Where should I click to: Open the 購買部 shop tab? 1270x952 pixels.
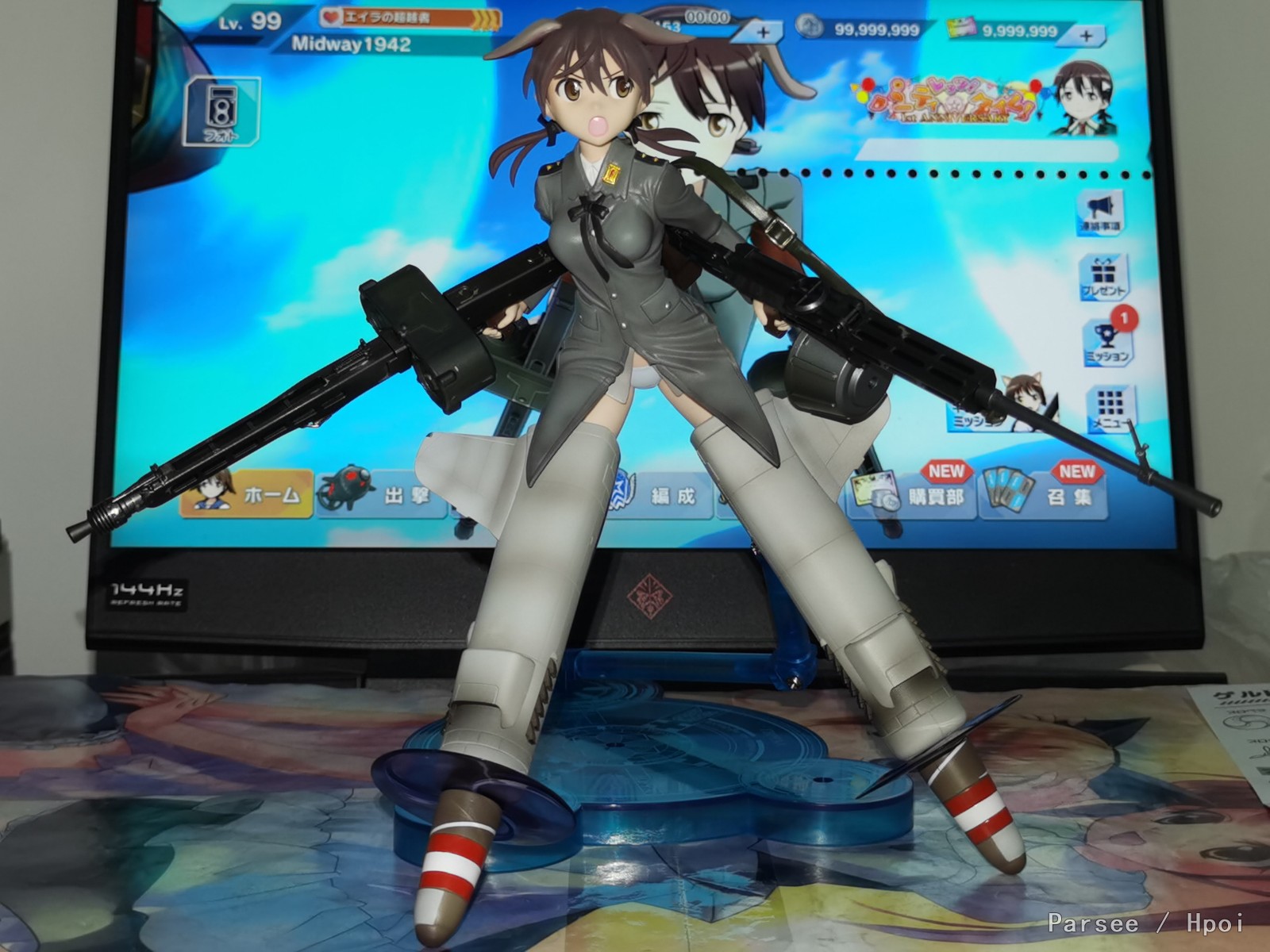[x=911, y=495]
